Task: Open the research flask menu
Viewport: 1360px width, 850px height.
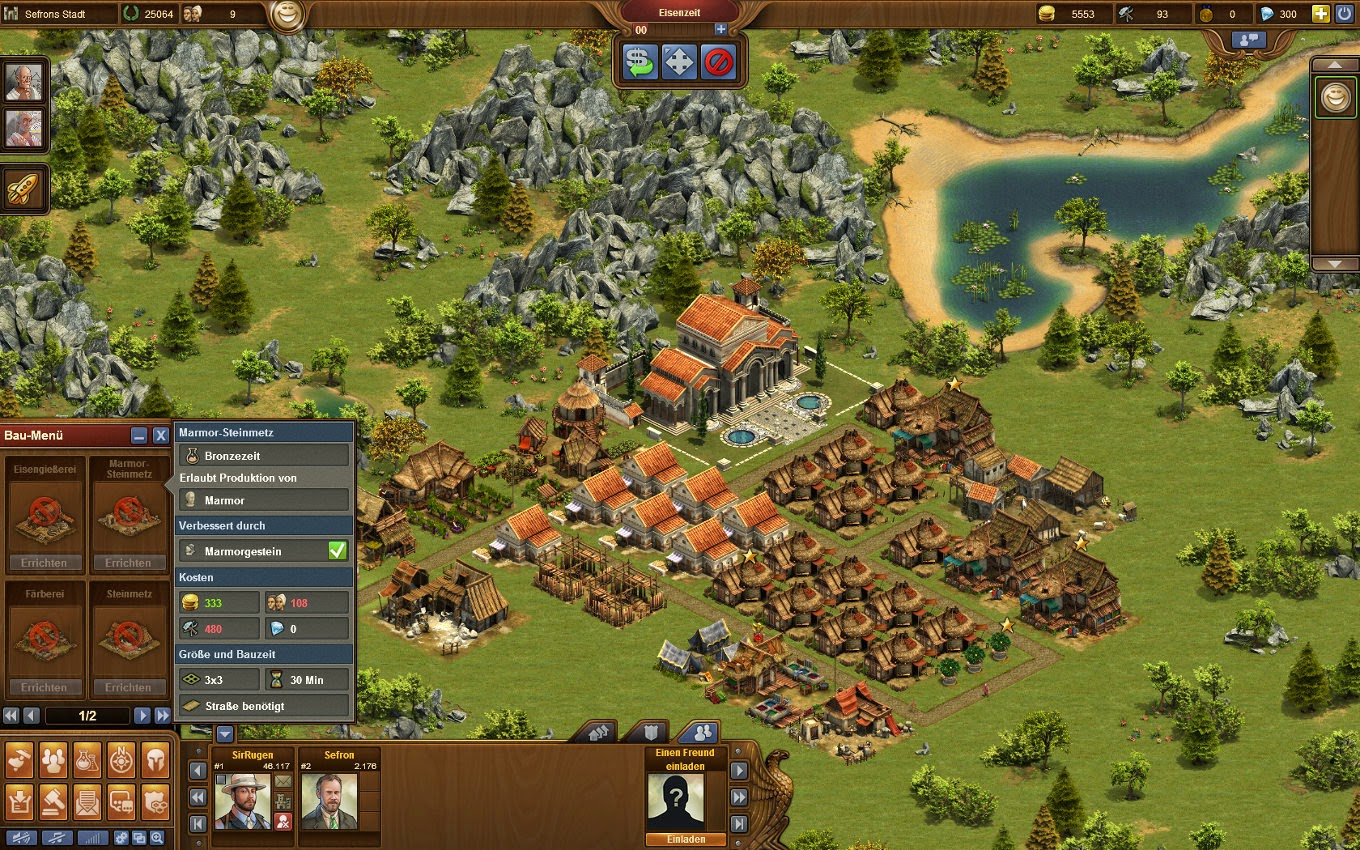Action: pos(87,761)
